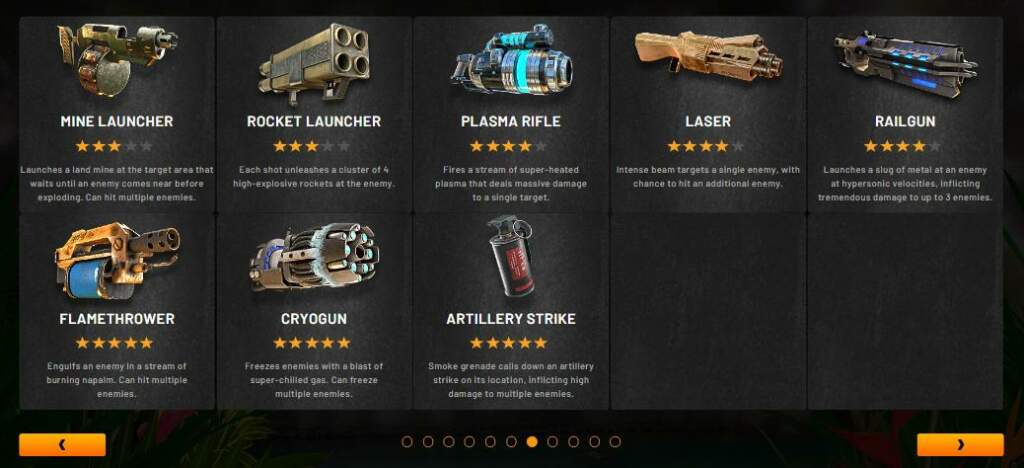Image resolution: width=1024 pixels, height=468 pixels.
Task: Go to the previous page with left arrow
Action: (x=62, y=444)
